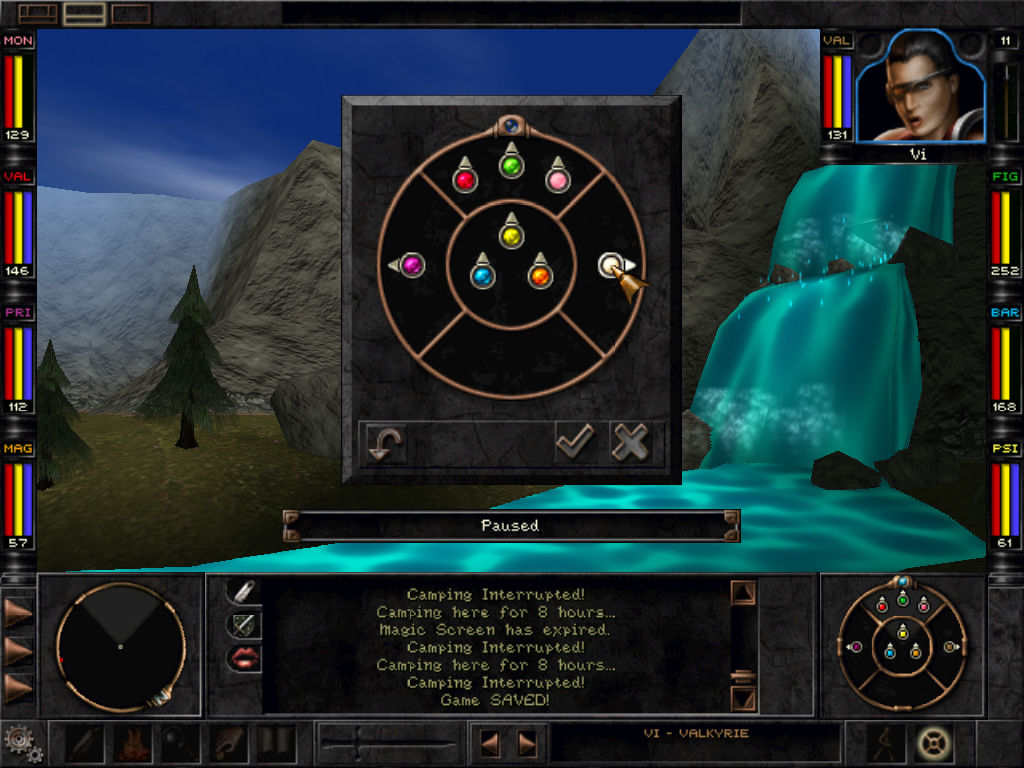Select the pink party gem

[558, 179]
